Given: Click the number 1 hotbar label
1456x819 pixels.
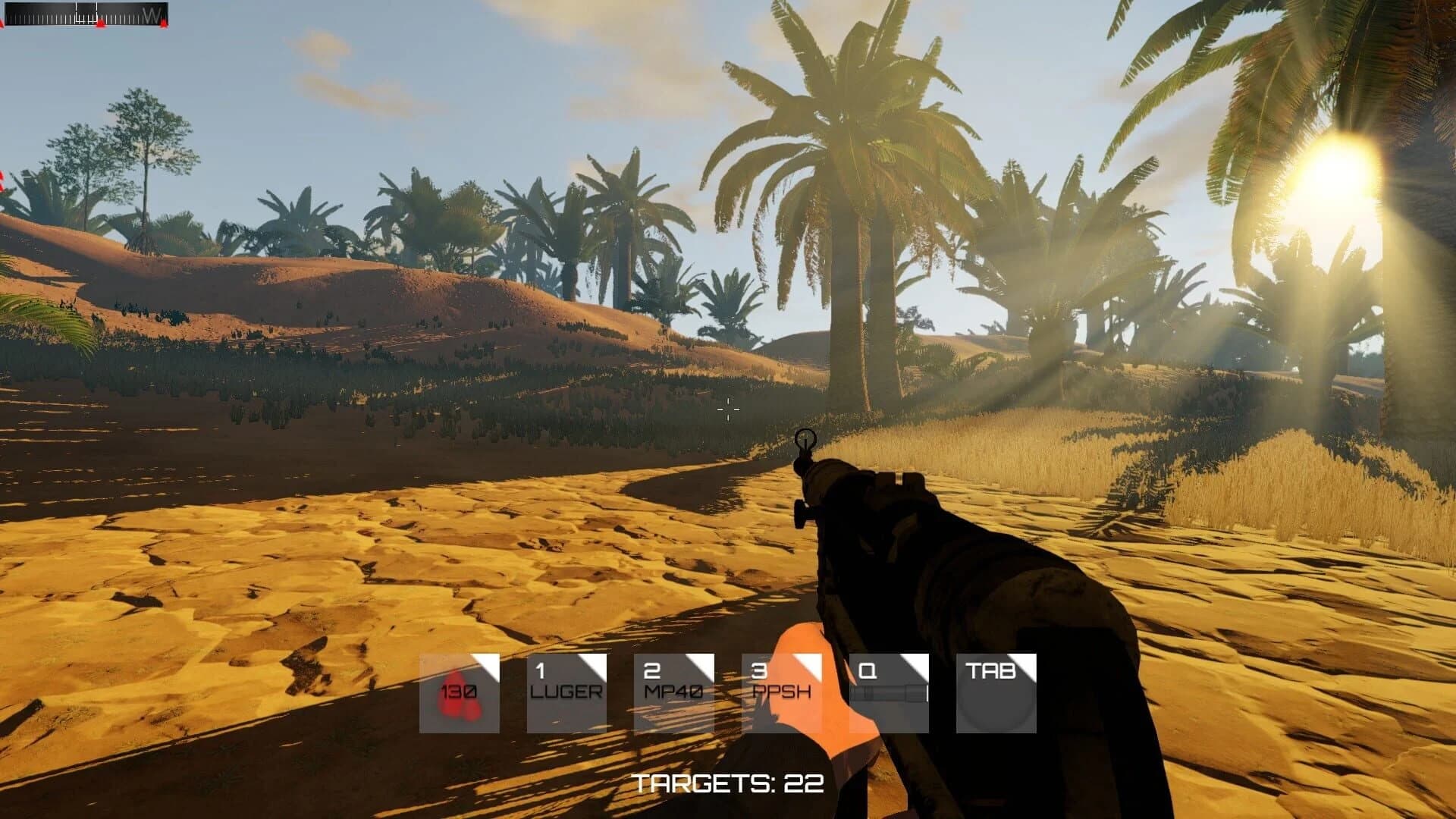Looking at the screenshot, I should 540,672.
